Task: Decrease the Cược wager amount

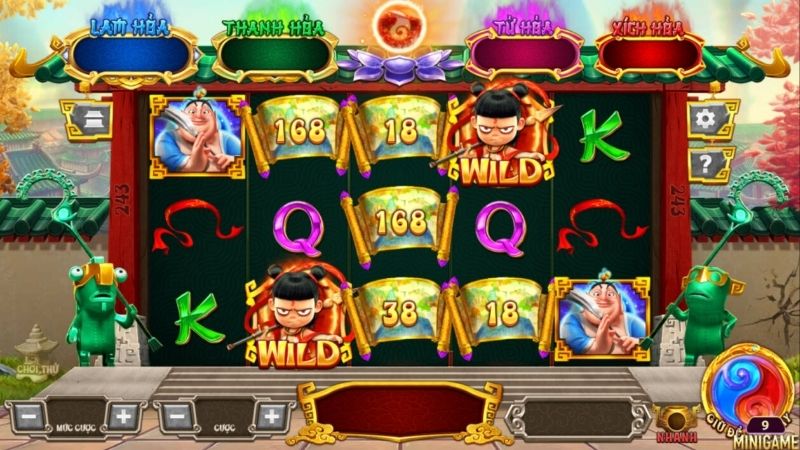Action: pos(175,415)
